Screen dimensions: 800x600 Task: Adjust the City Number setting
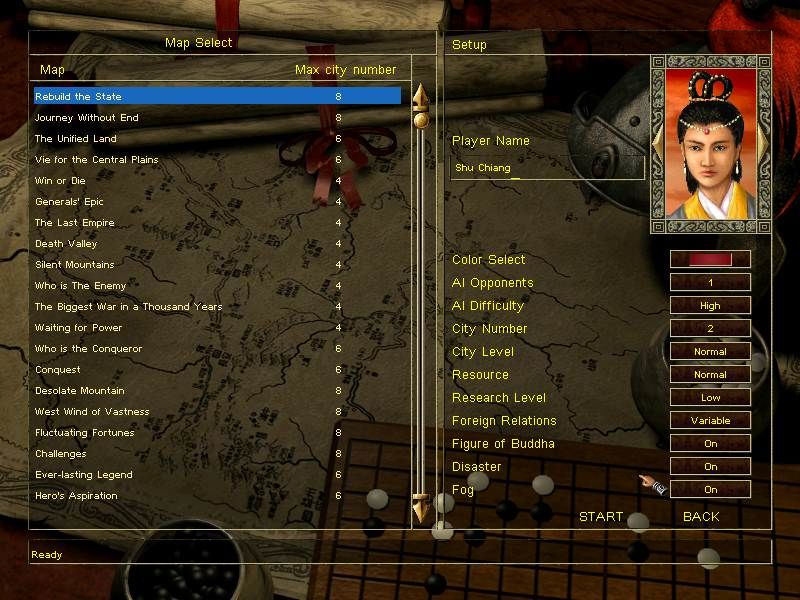[x=710, y=329]
